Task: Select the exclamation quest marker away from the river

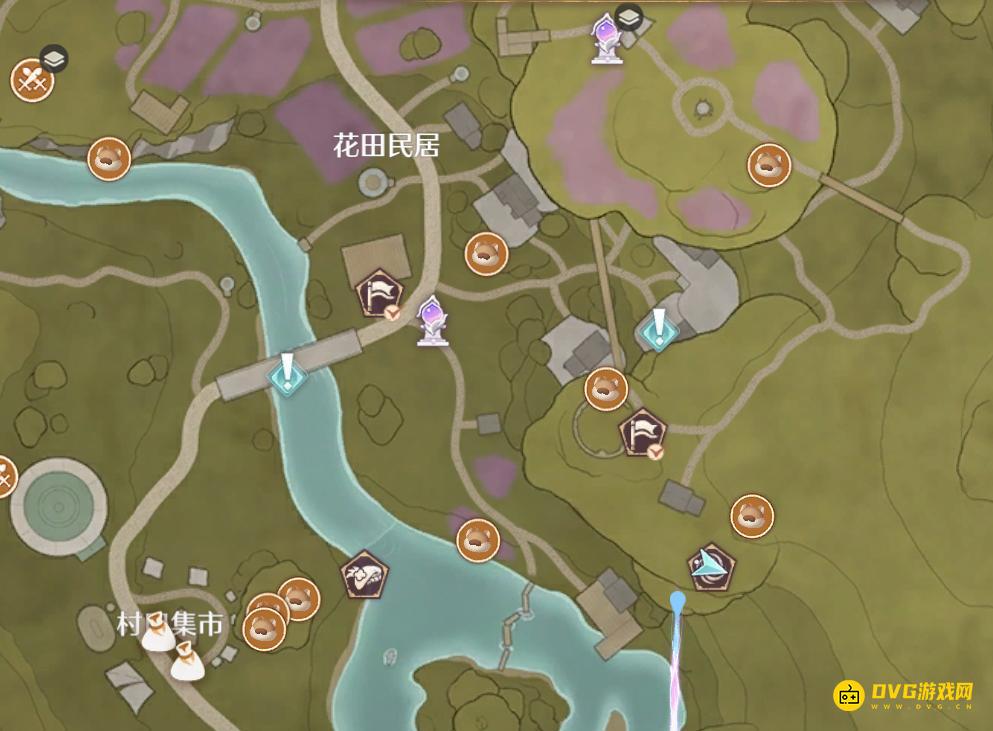Action: (x=659, y=330)
